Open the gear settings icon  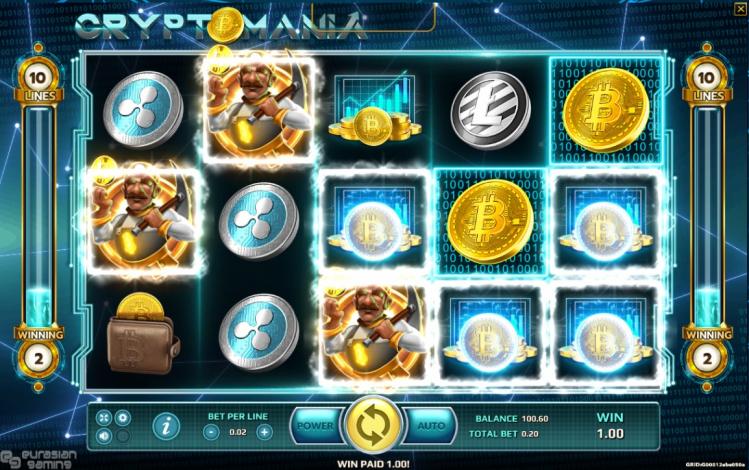122,416
